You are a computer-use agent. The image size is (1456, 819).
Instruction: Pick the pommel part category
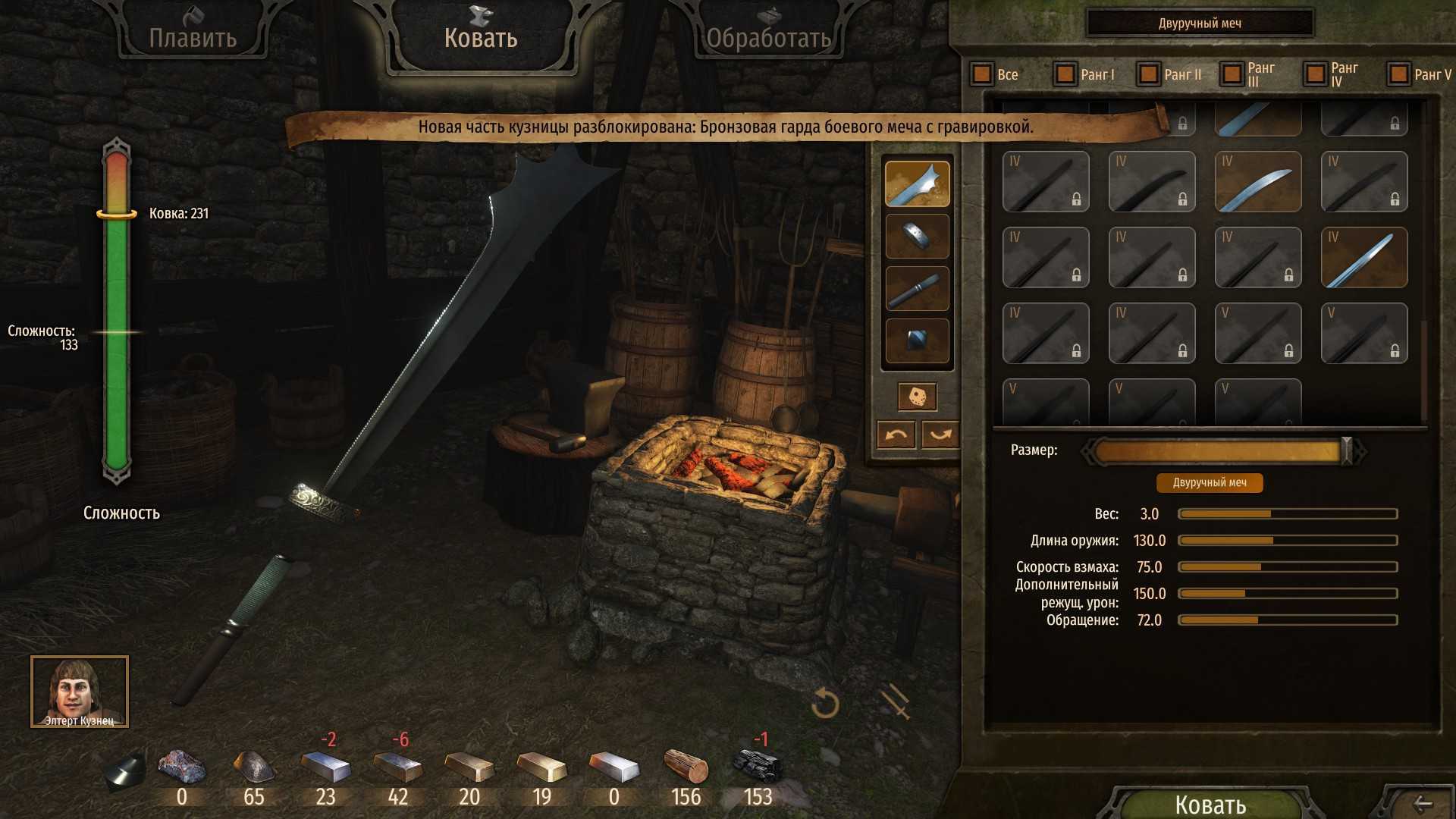[x=917, y=341]
